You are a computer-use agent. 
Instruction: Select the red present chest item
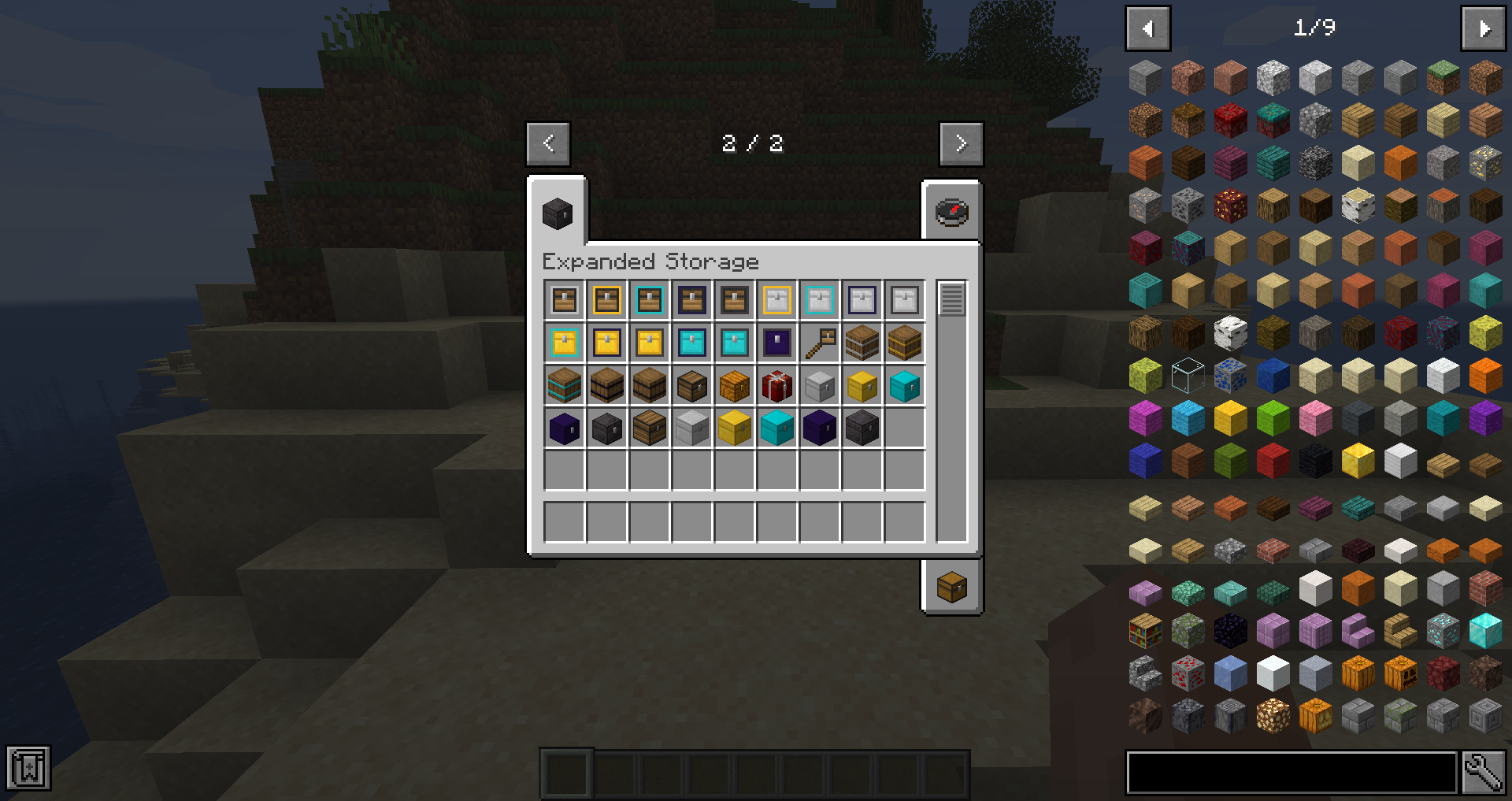click(776, 385)
